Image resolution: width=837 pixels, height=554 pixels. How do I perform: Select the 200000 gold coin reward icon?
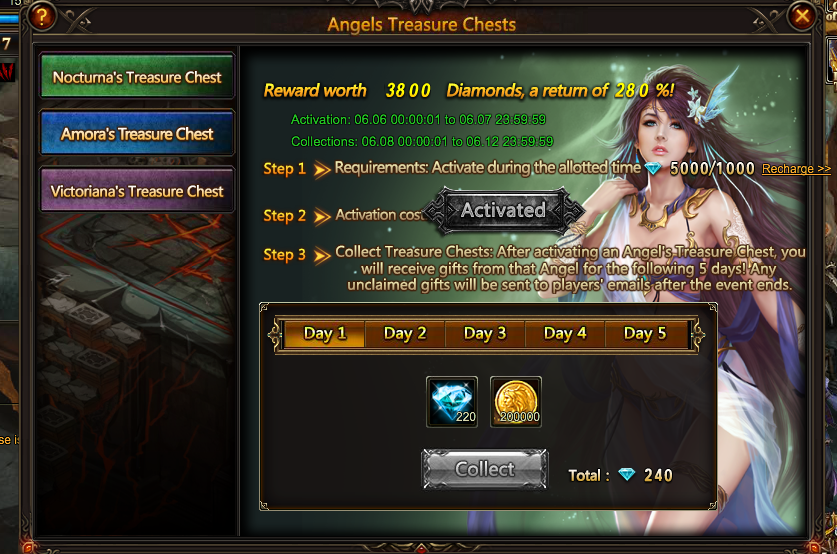pos(516,402)
